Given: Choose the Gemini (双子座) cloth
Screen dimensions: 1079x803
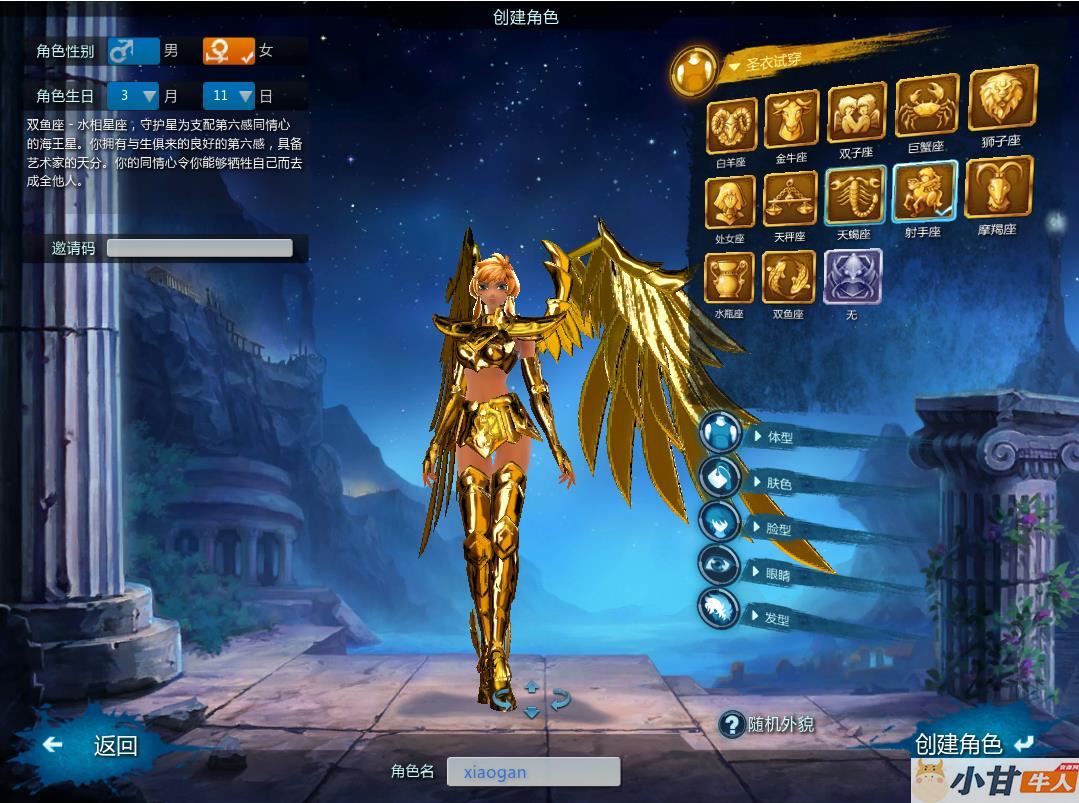Looking at the screenshot, I should click(x=856, y=113).
